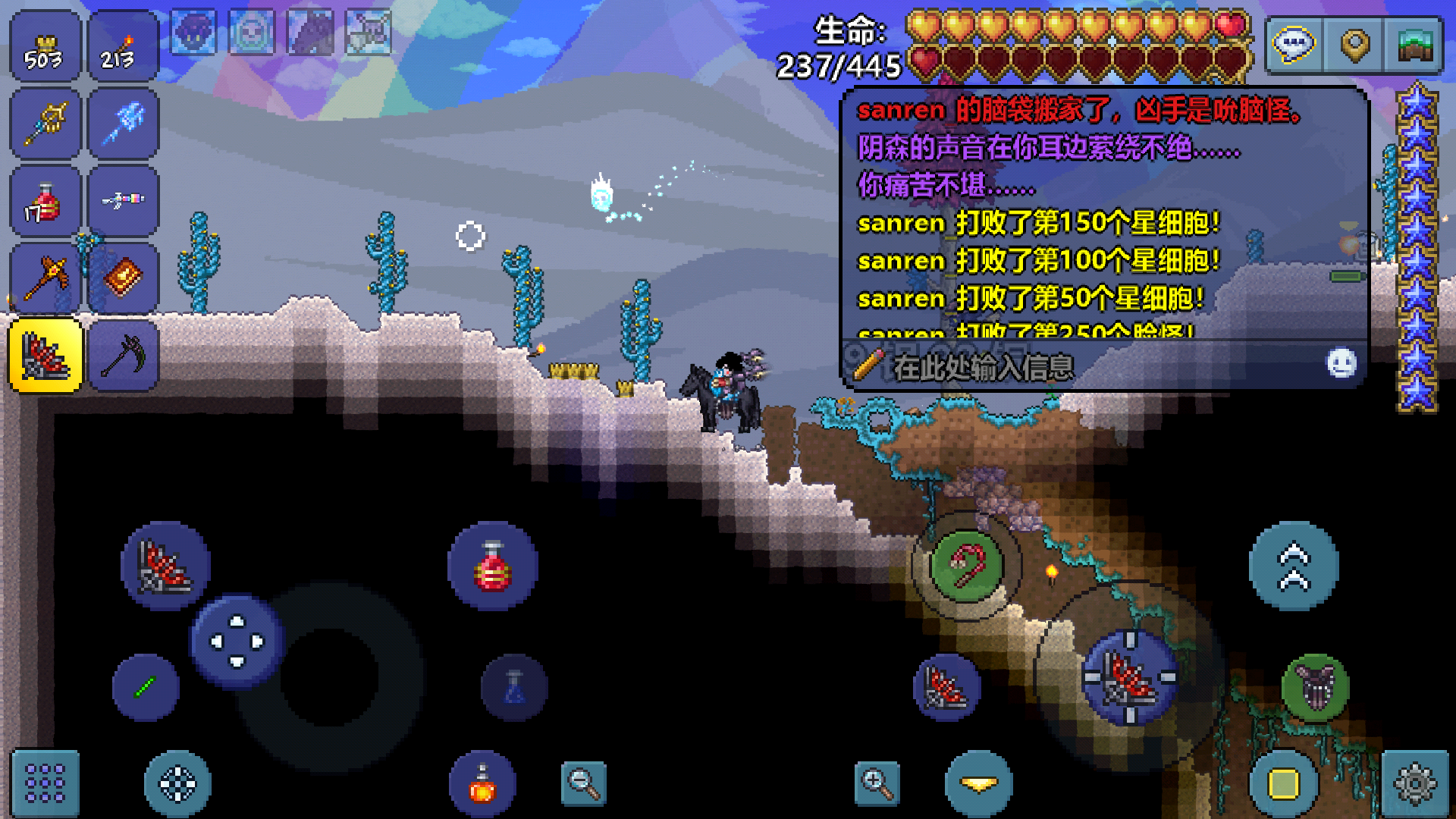Screen dimensions: 1456x819
Task: Fire the candy cane grappling hook
Action: coord(967,565)
